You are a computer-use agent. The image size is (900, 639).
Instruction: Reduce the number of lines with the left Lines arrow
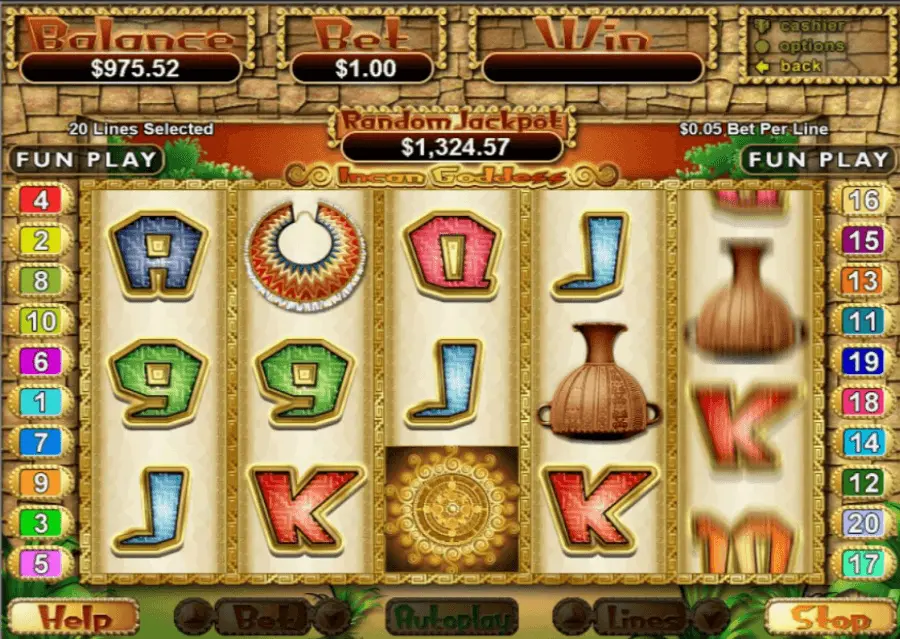[x=572, y=619]
